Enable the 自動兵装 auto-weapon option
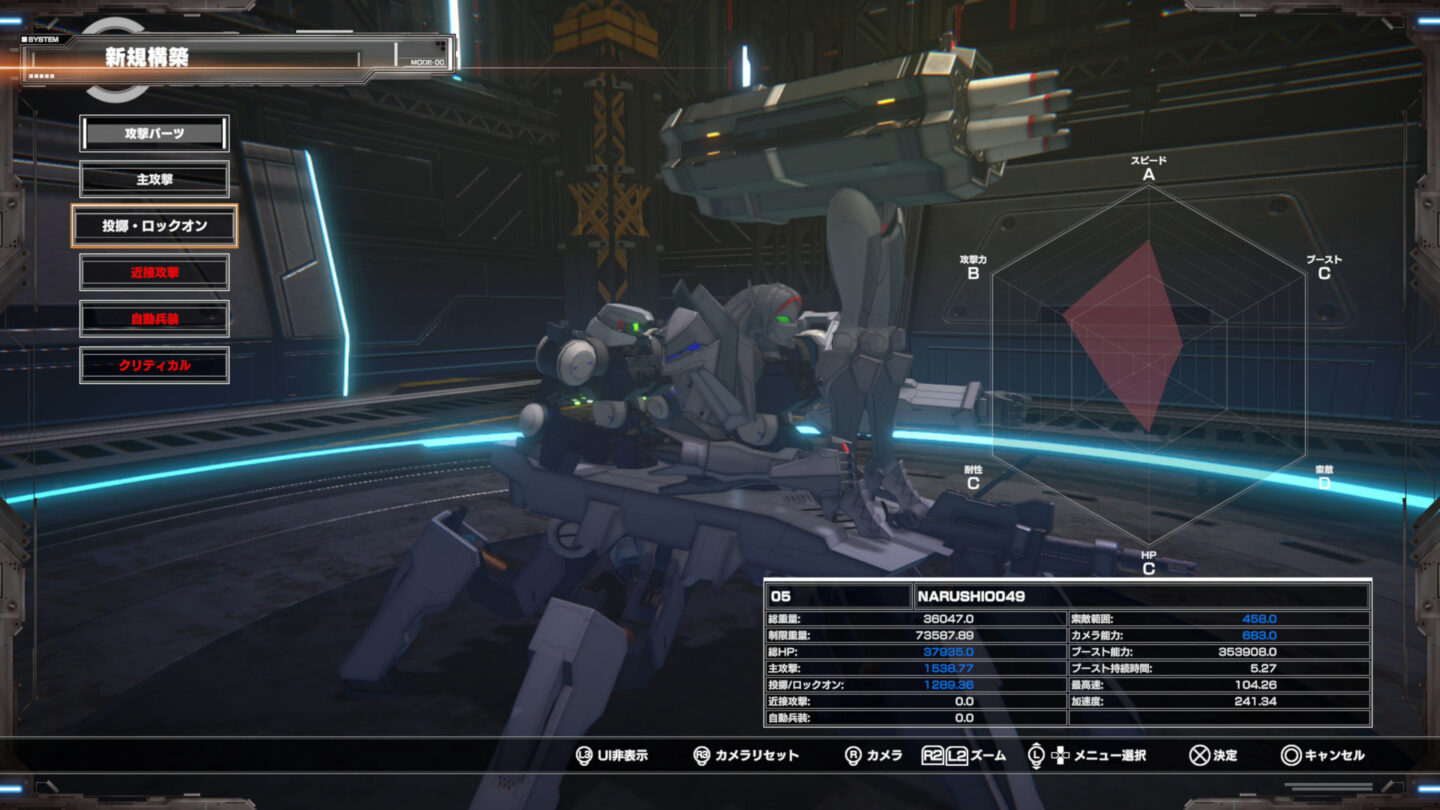Screen dimensions: 1440x810 click(x=154, y=318)
